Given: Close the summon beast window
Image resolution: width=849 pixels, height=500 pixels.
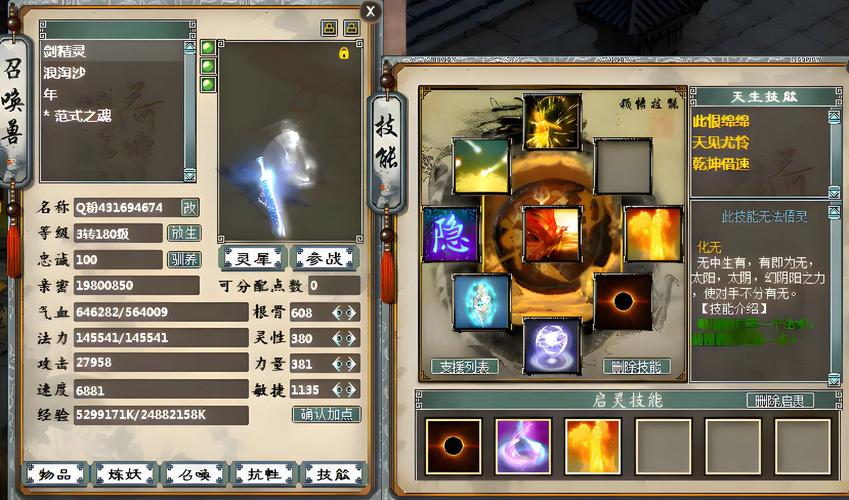Looking at the screenshot, I should [371, 12].
